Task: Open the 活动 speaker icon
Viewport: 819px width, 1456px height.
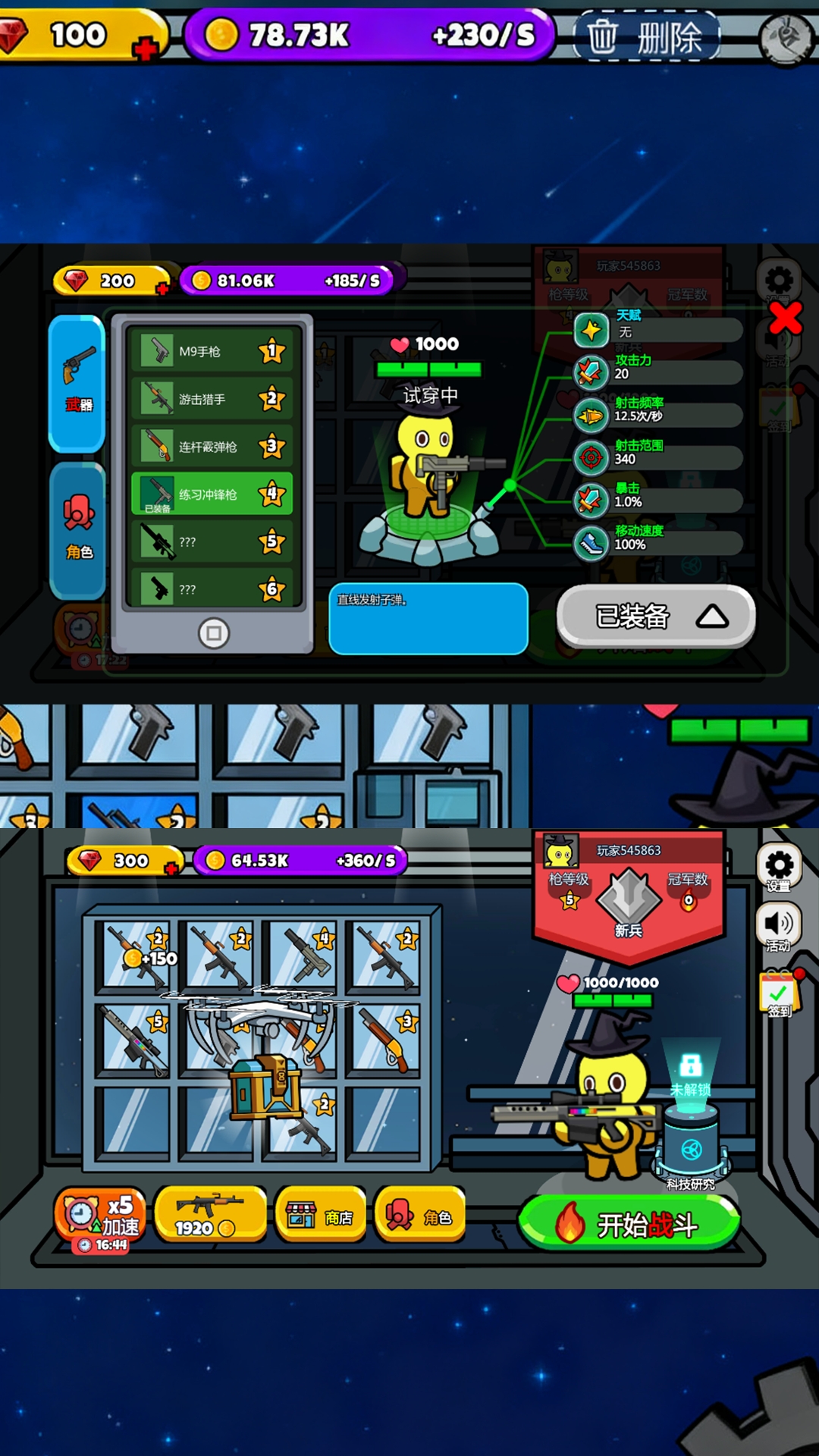Action: 779,927
